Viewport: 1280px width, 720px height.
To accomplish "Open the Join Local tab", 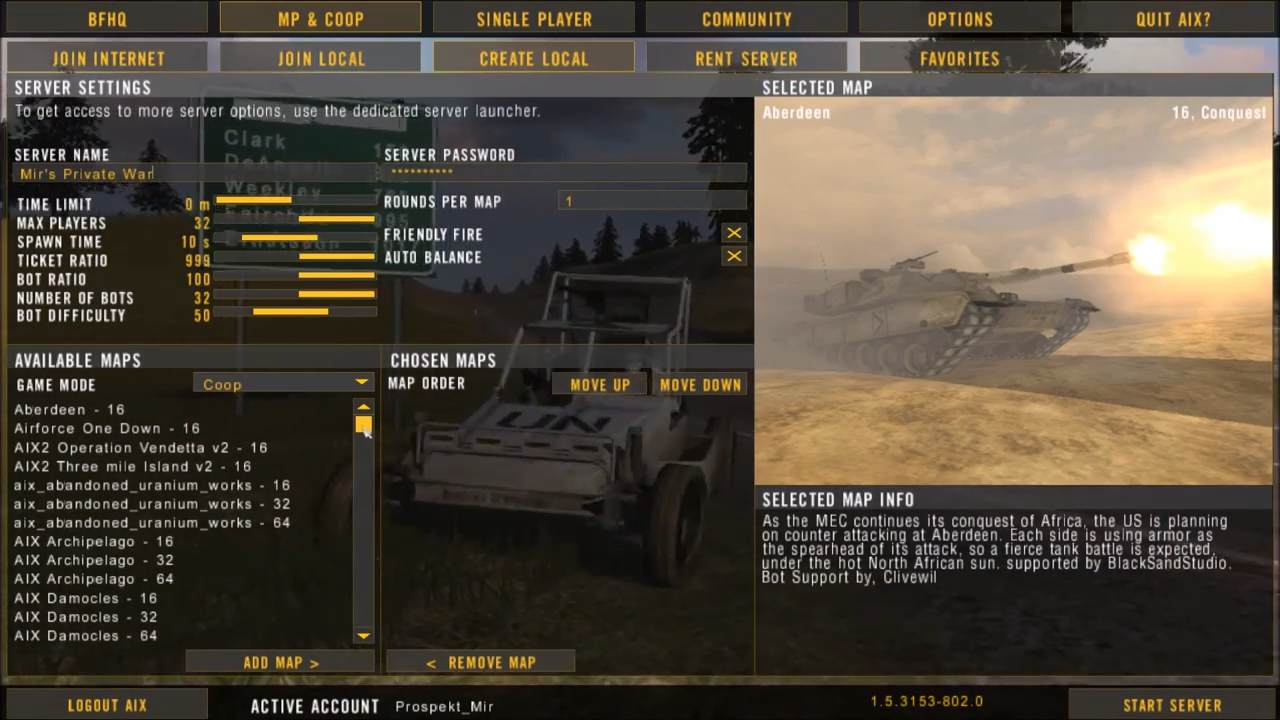I will click(x=321, y=58).
